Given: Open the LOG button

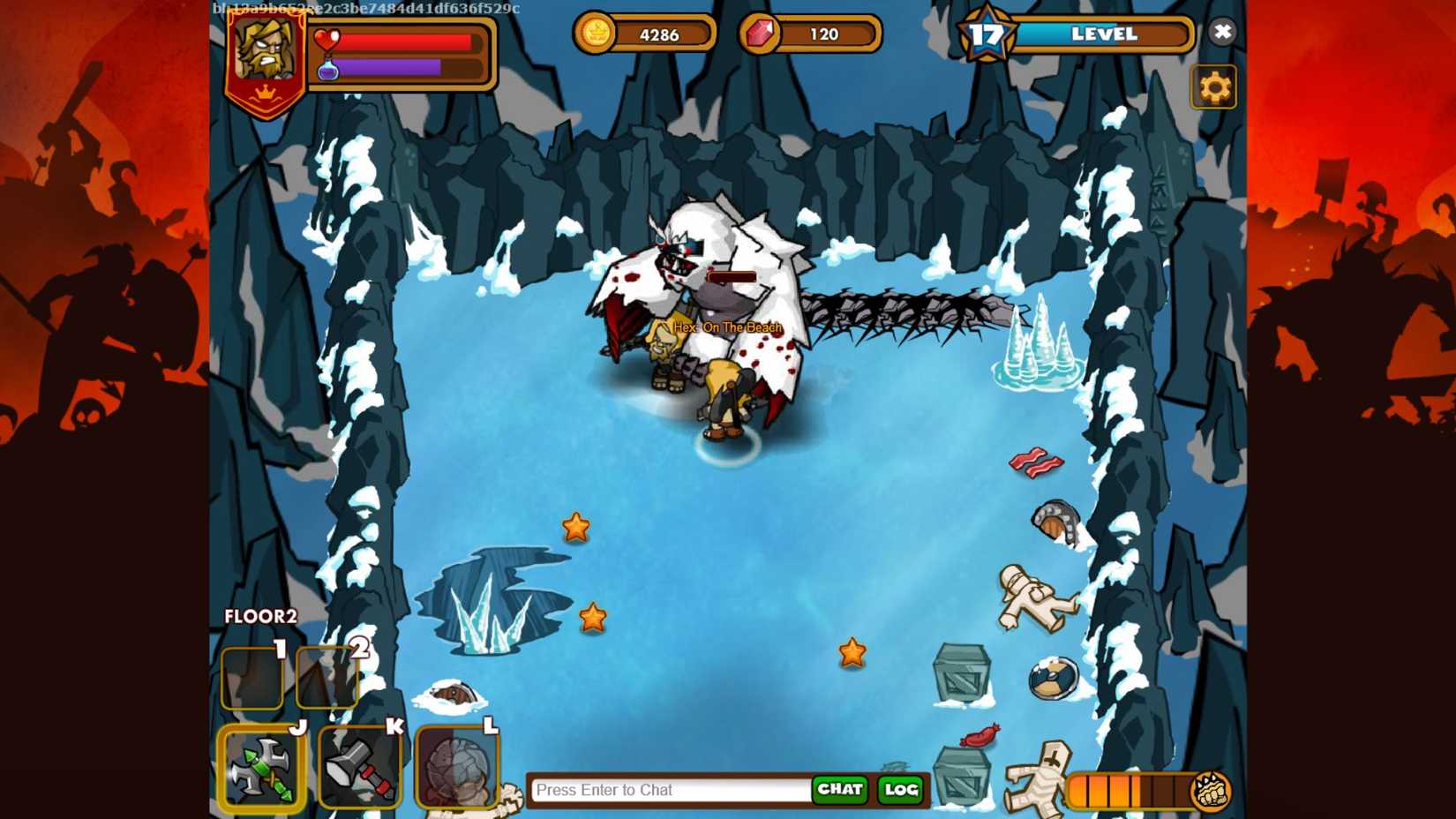Looking at the screenshot, I should click(898, 790).
